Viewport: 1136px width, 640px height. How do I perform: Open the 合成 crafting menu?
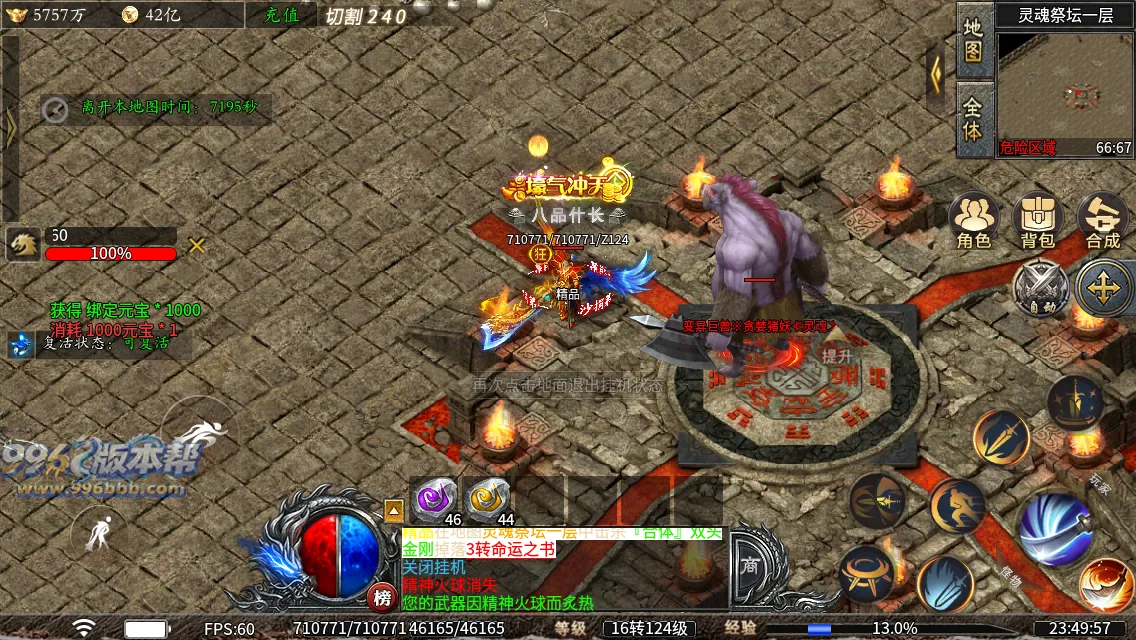click(x=1102, y=221)
